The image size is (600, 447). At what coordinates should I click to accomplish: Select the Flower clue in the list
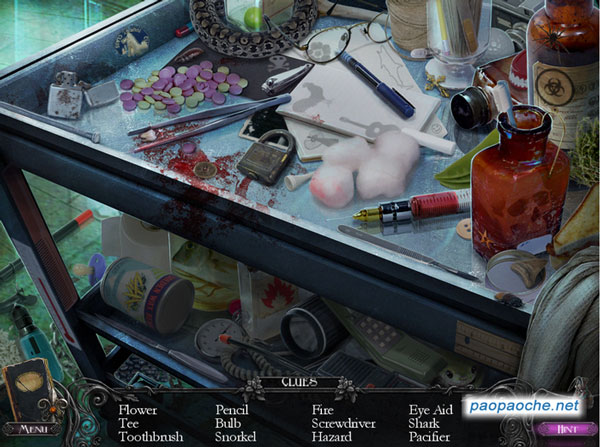coord(137,410)
